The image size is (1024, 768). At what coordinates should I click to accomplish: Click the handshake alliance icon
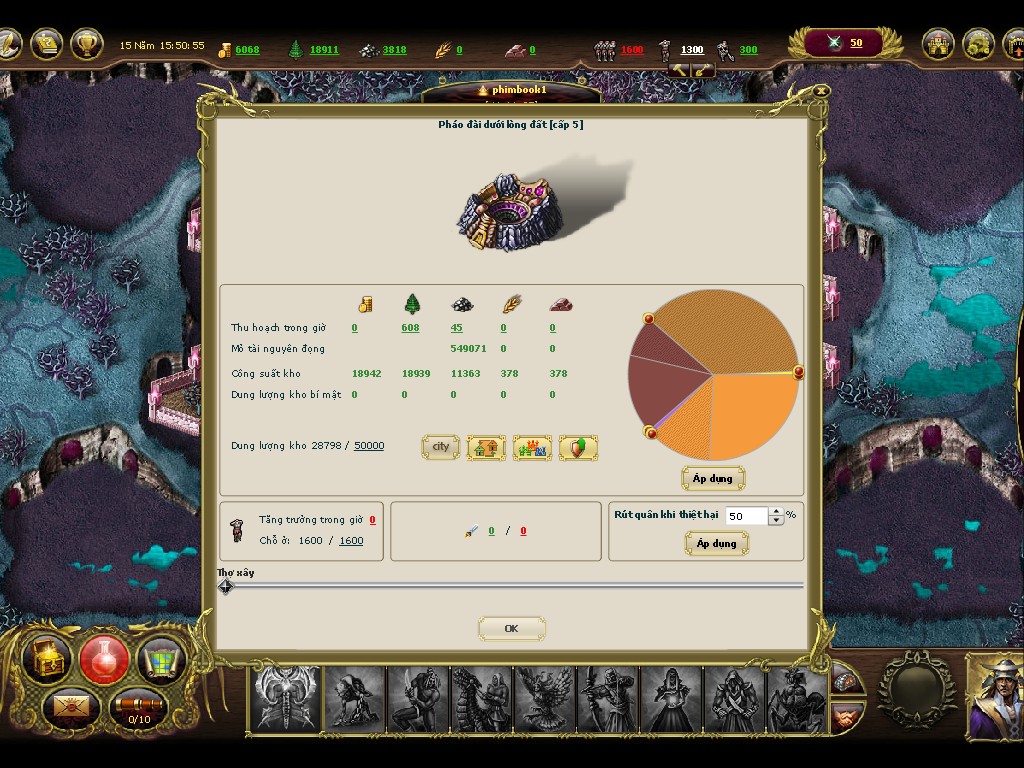pyautogui.click(x=848, y=716)
